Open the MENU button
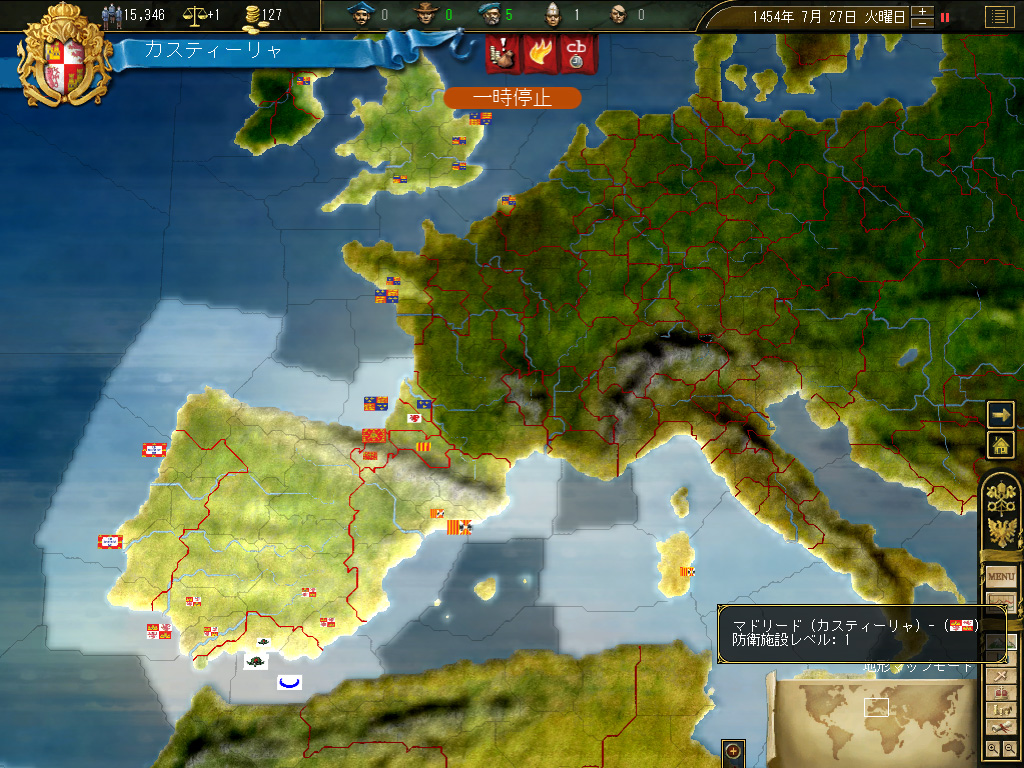Screen dimensions: 1024x768 (x=1001, y=577)
